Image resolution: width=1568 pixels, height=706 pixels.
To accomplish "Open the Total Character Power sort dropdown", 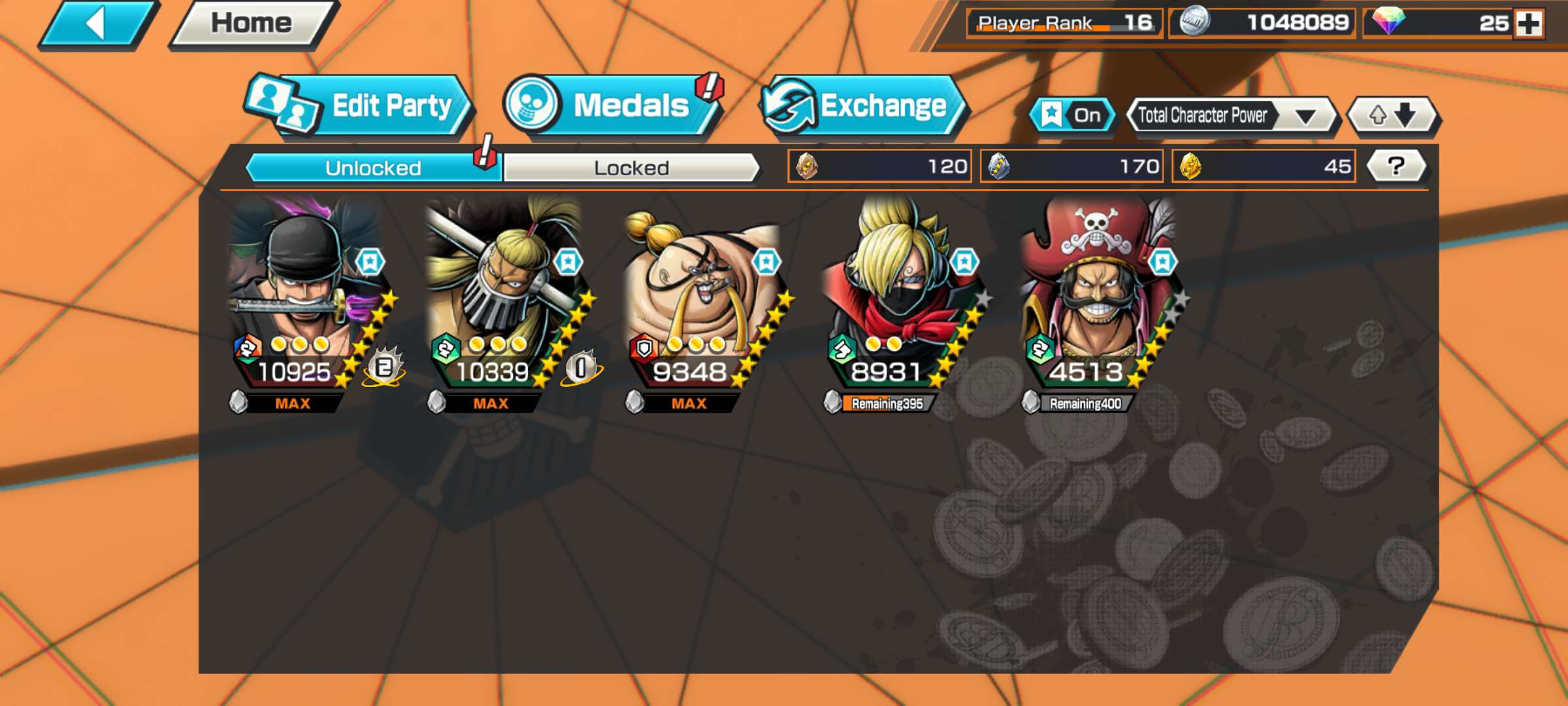I will [x=1231, y=116].
